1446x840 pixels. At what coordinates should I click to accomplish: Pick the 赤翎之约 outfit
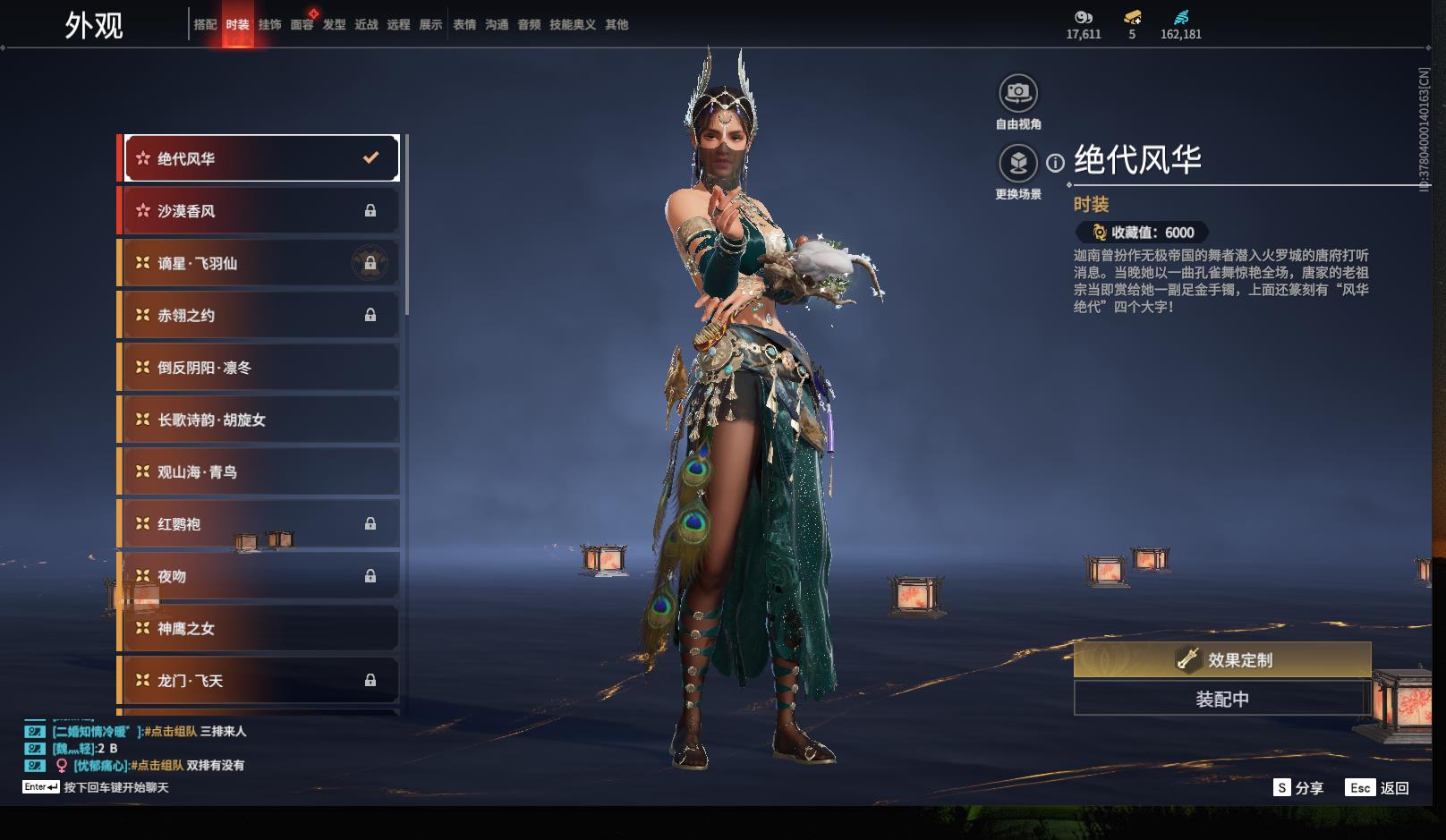259,315
